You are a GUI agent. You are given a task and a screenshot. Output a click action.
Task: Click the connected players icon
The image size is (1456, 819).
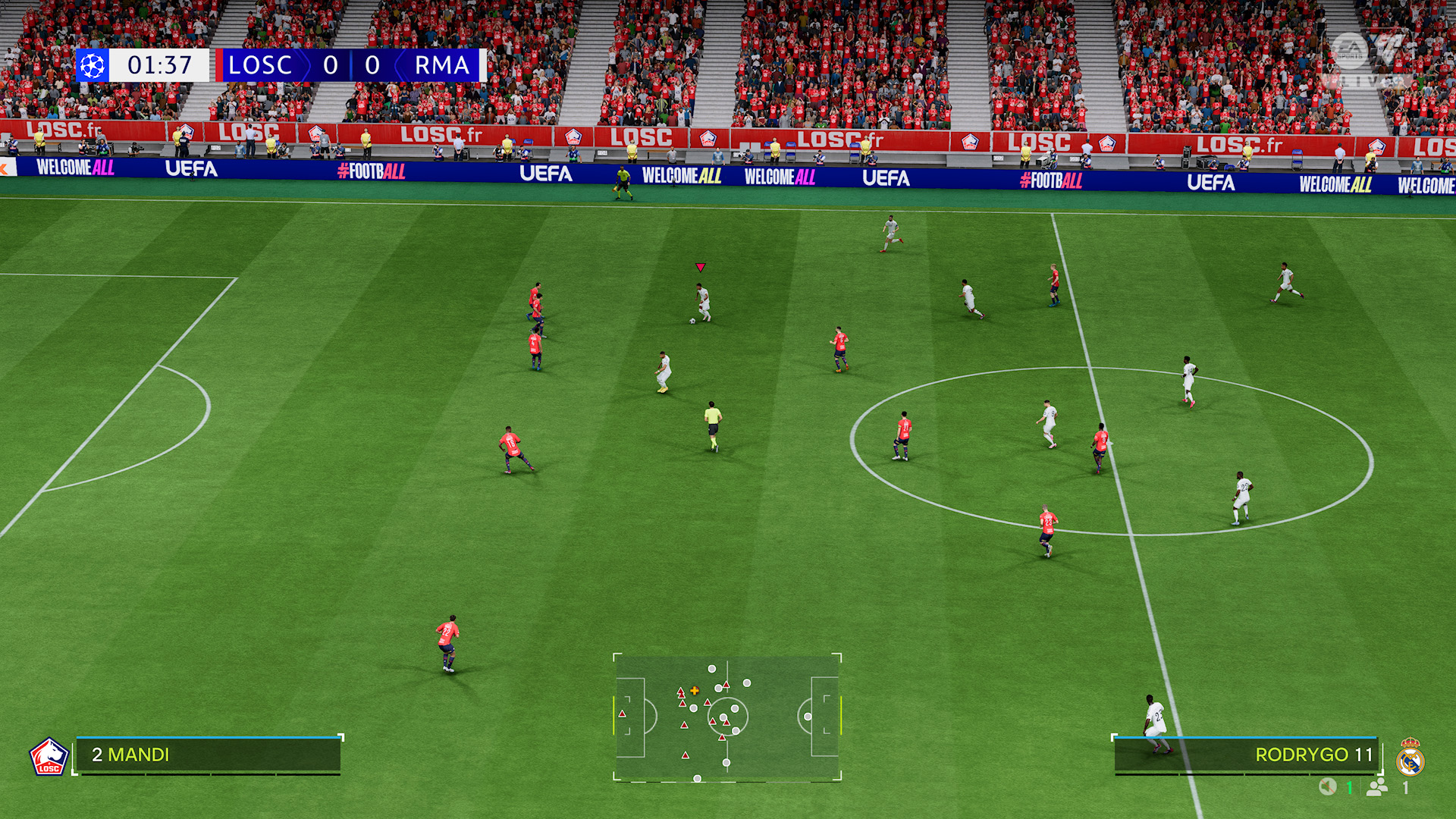click(x=1376, y=787)
